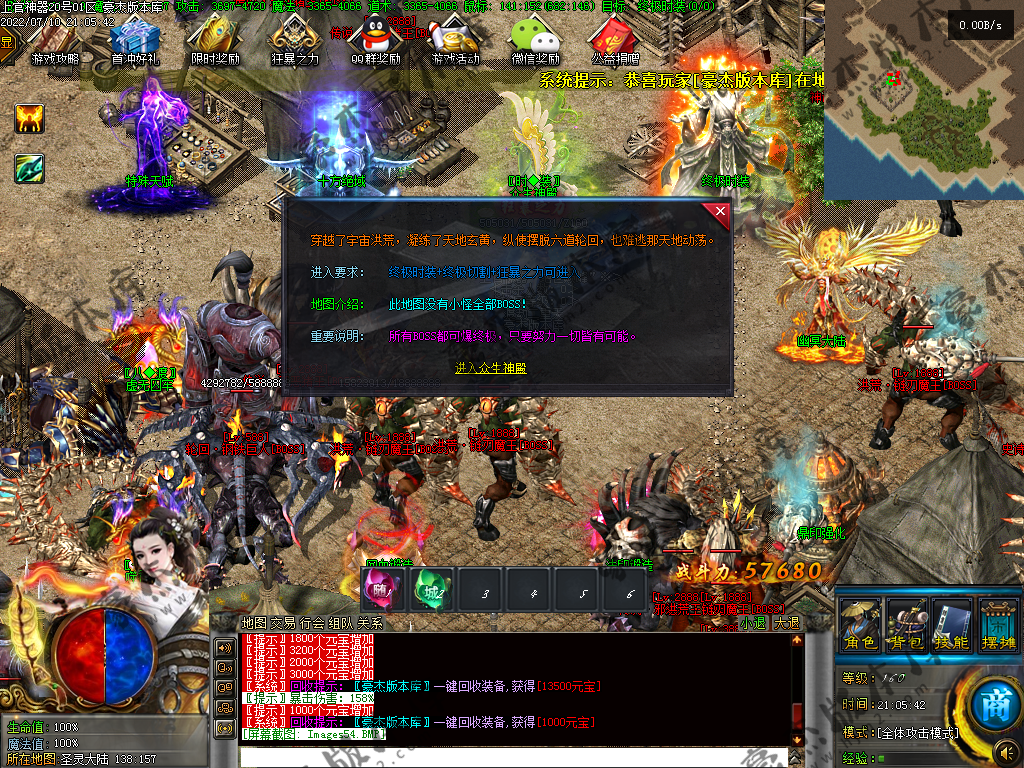Open the 微信奖励 WeChat icon
This screenshot has height=768, width=1024.
pyautogui.click(x=535, y=38)
